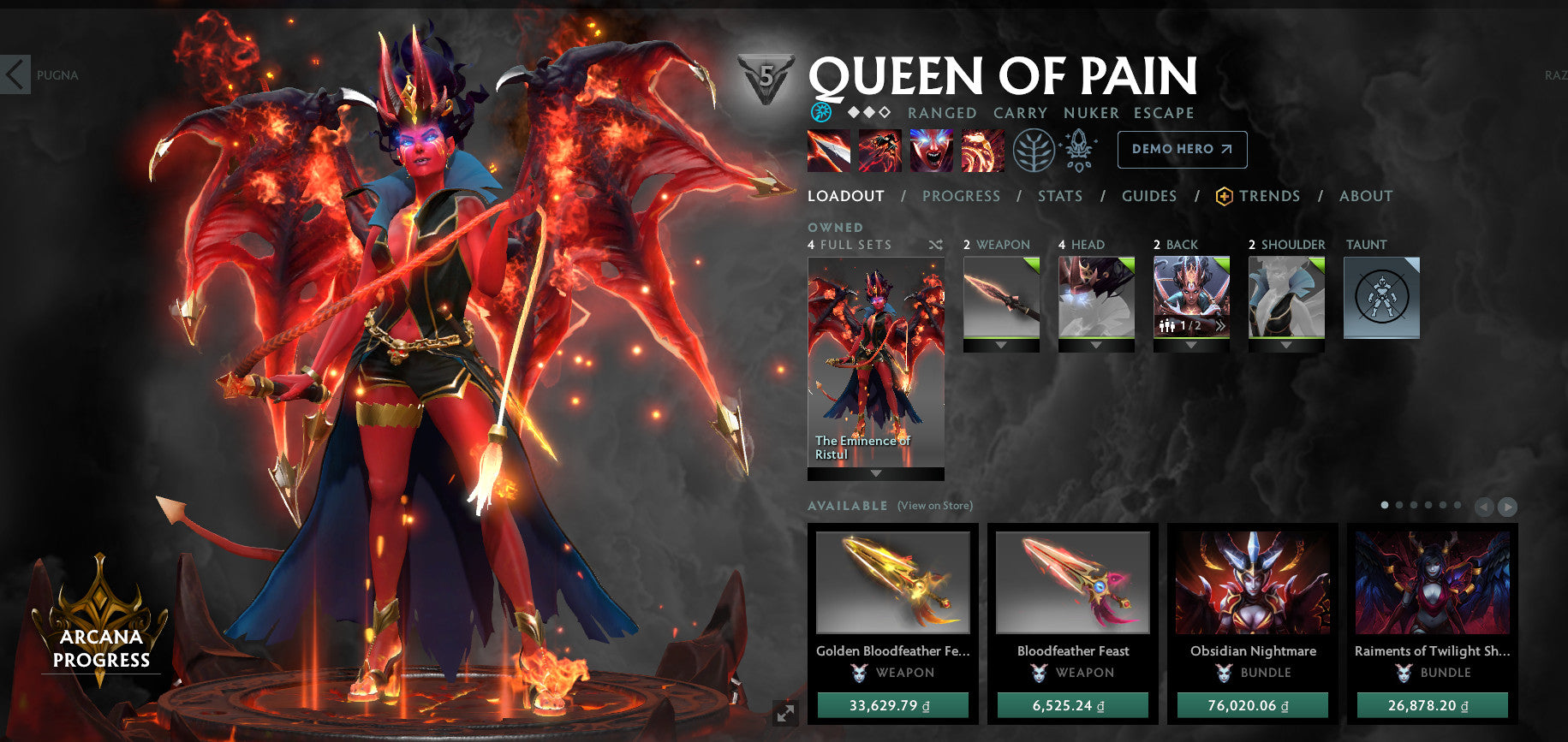Switch to the STATS tab
The width and height of the screenshot is (1568, 742).
click(1060, 196)
